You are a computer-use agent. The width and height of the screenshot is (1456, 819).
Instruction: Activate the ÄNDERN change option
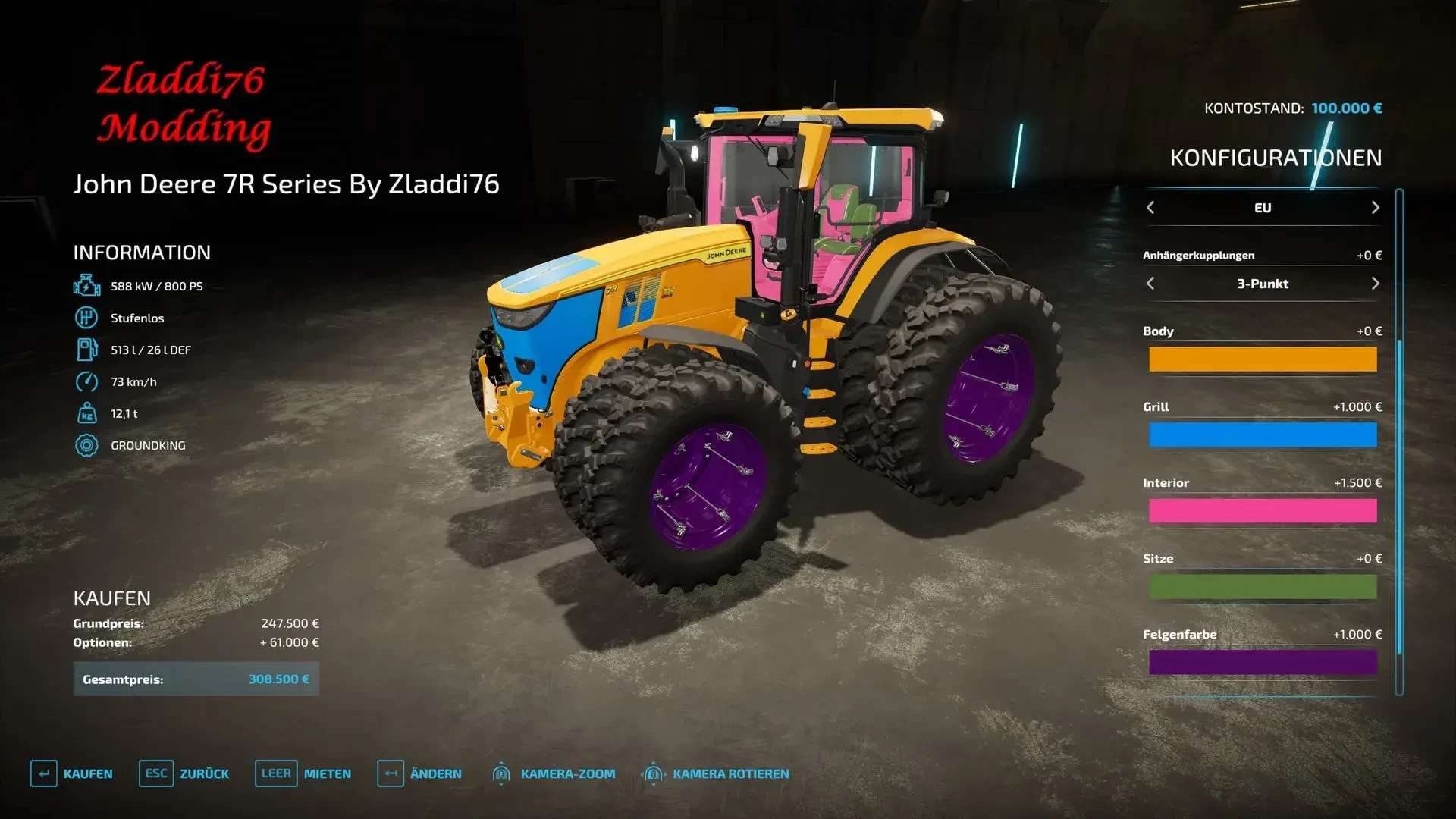point(419,773)
